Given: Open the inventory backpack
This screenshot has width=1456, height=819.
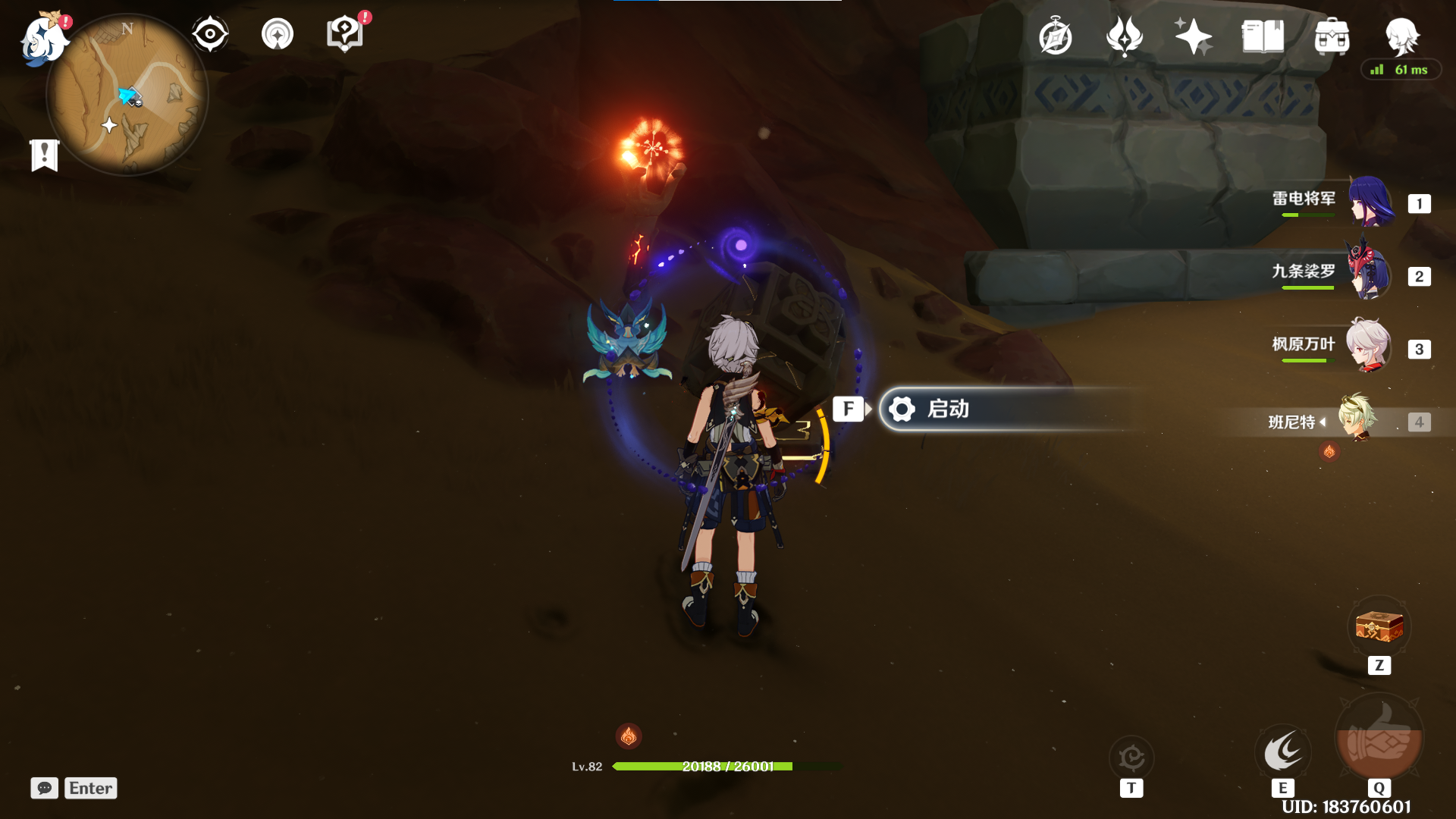Looking at the screenshot, I should point(1332,36).
